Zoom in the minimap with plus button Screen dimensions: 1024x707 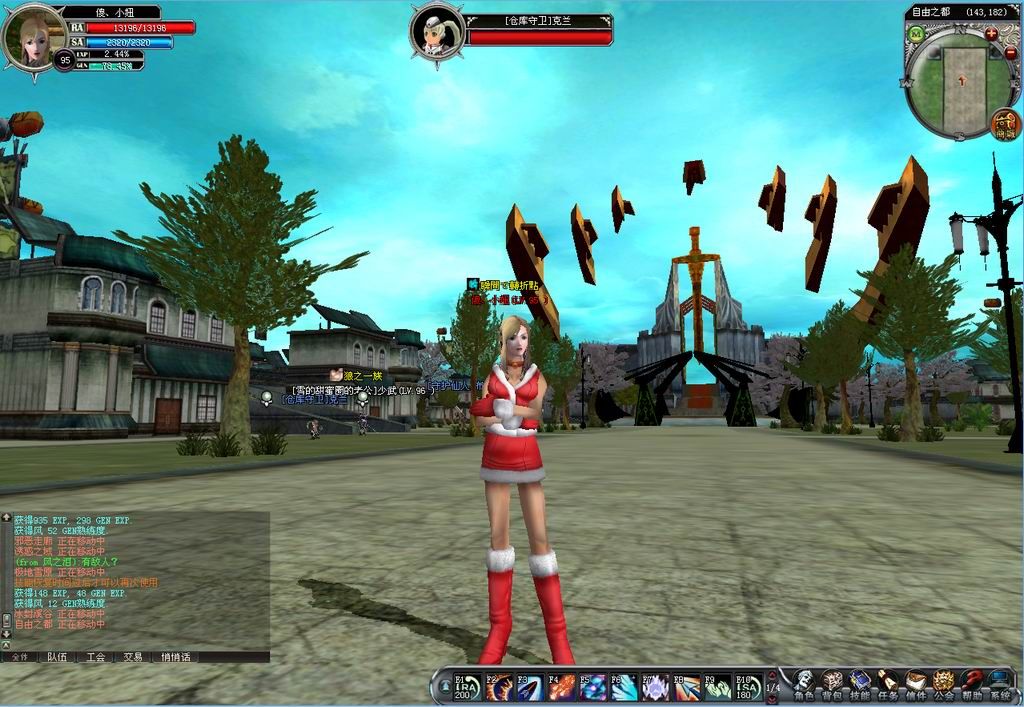pos(991,33)
